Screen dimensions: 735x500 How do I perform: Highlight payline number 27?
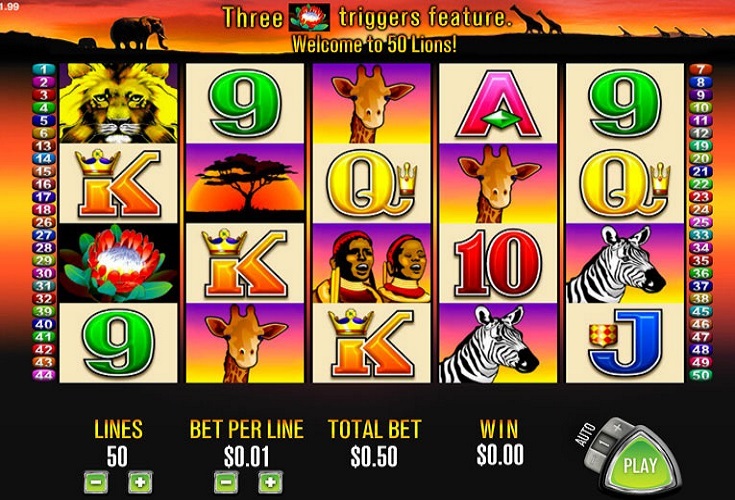(44, 235)
